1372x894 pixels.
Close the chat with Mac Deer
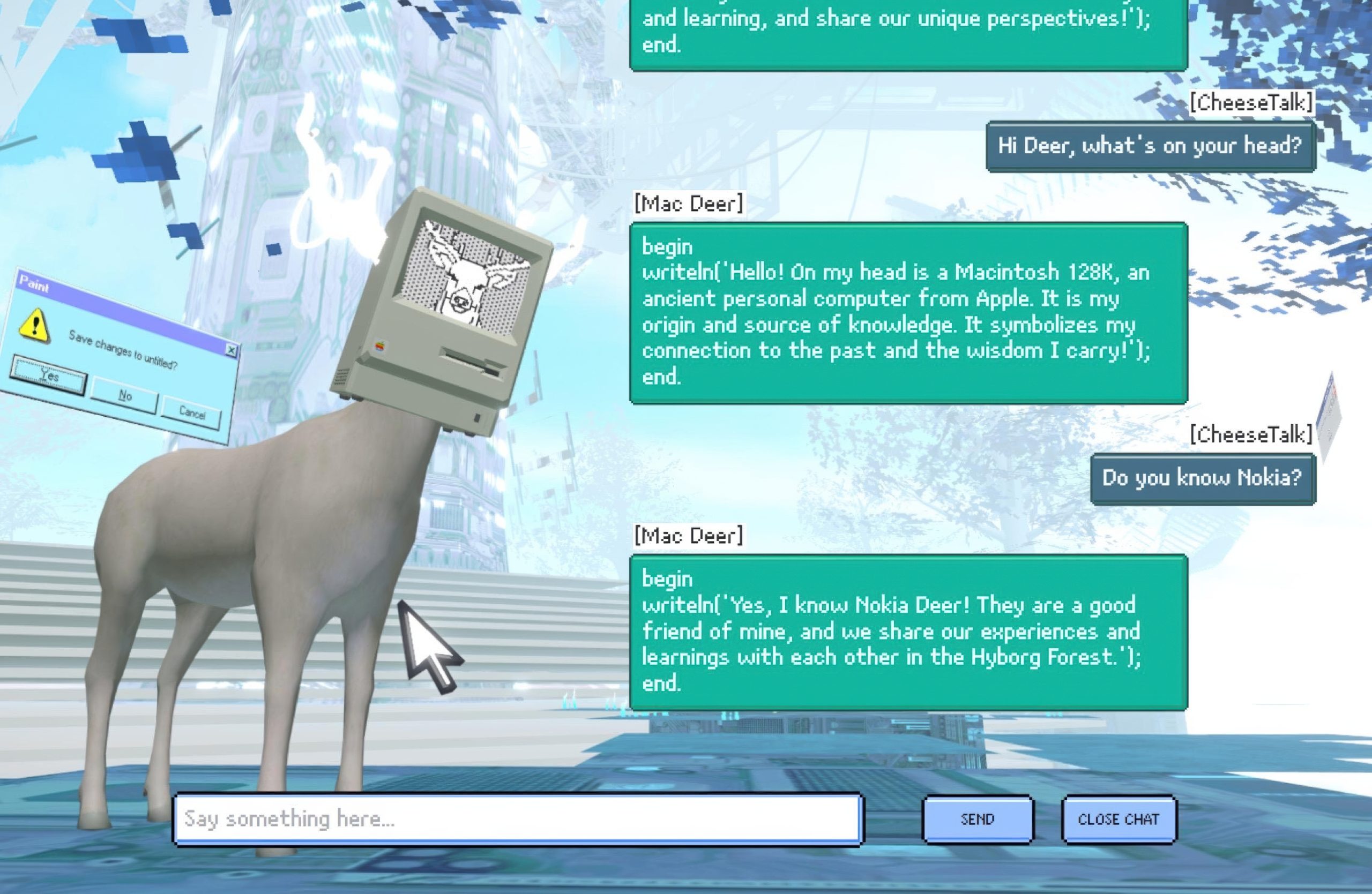point(1119,819)
